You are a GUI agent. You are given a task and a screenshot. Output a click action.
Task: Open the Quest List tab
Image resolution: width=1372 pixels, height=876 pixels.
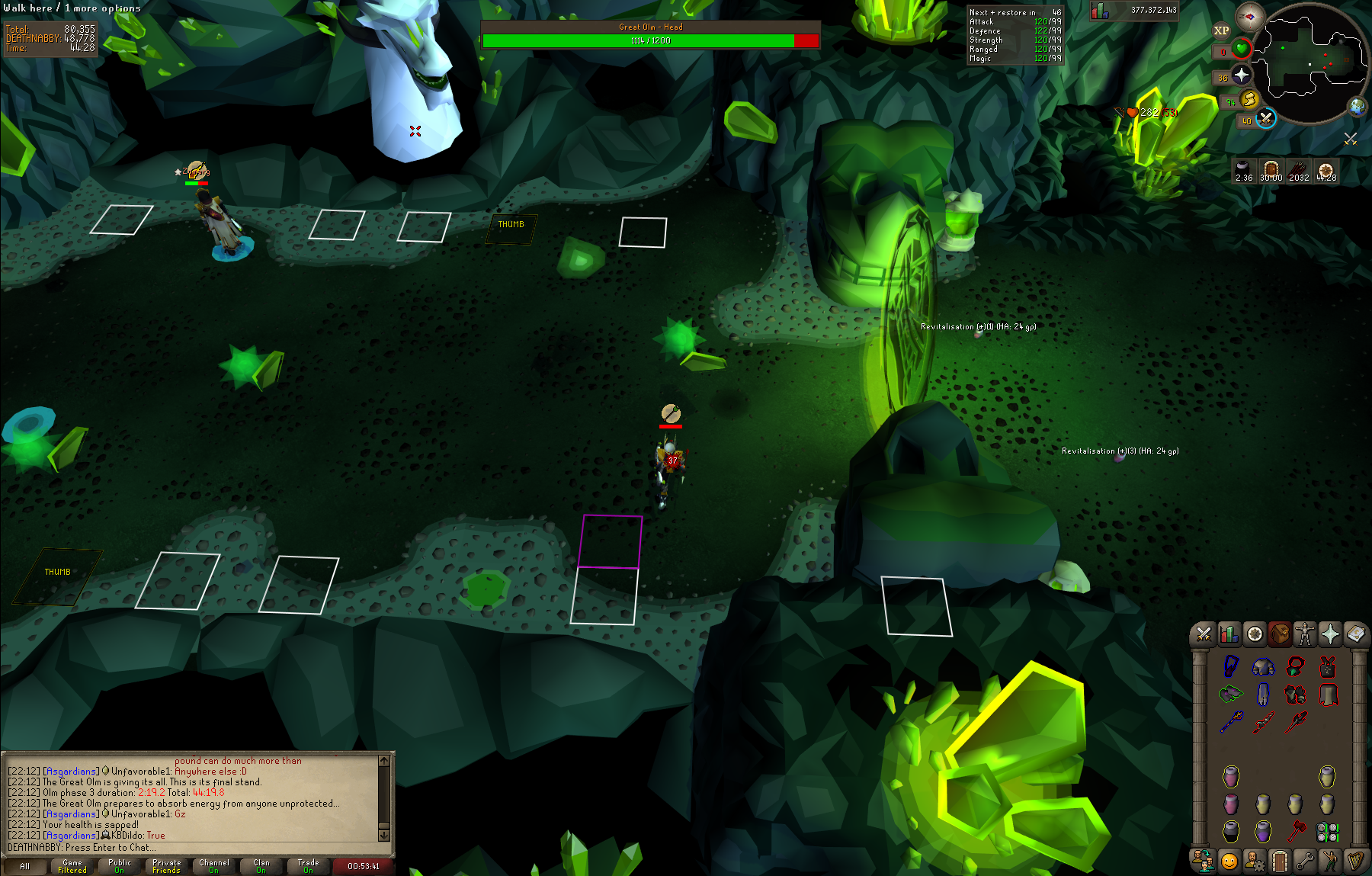click(x=1255, y=634)
